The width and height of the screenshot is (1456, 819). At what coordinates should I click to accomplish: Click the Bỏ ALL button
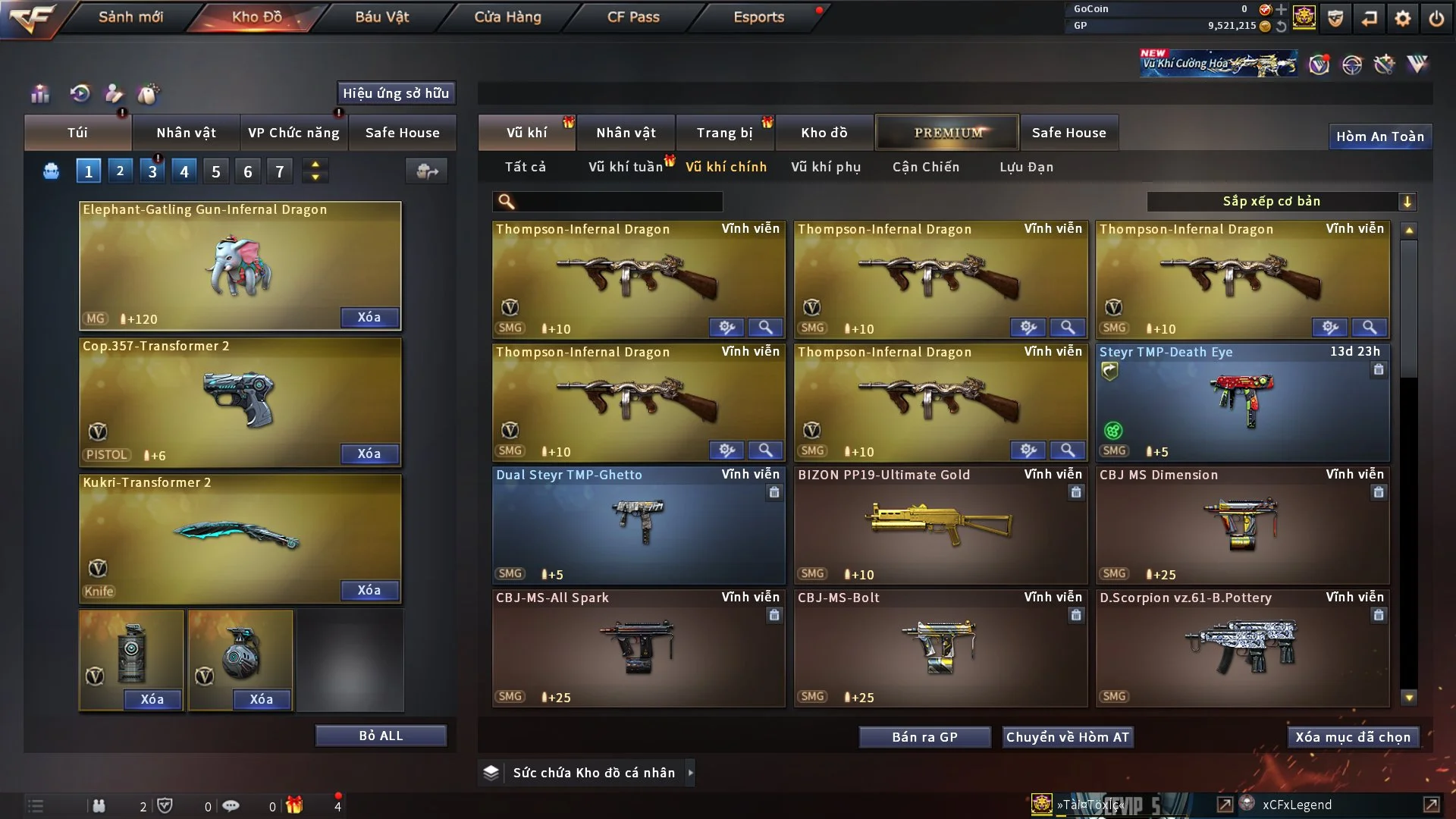(381, 736)
